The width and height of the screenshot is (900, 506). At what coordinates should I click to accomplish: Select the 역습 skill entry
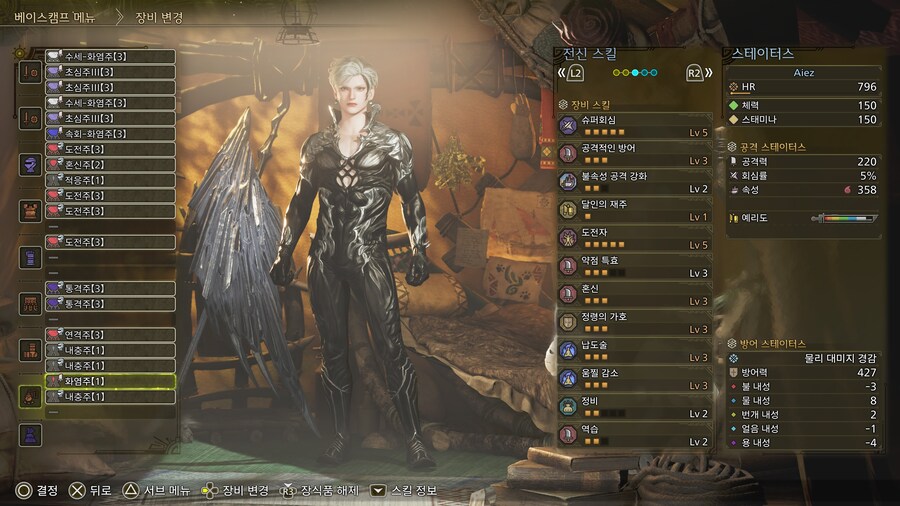click(634, 435)
